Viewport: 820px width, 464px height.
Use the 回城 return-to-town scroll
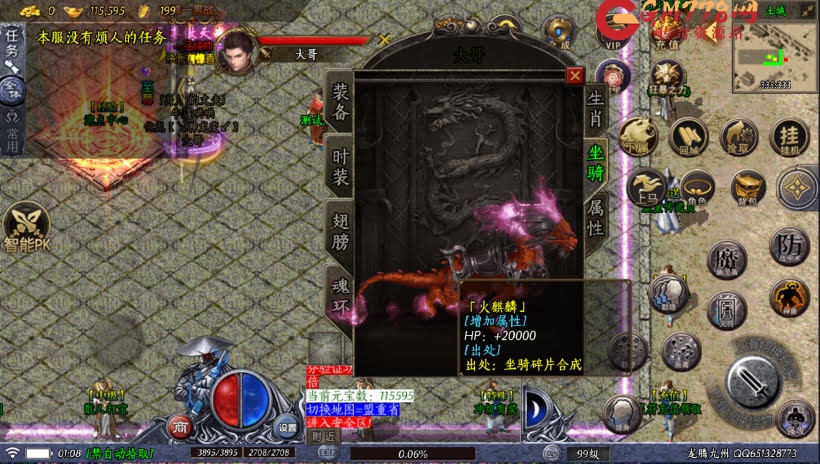(687, 137)
